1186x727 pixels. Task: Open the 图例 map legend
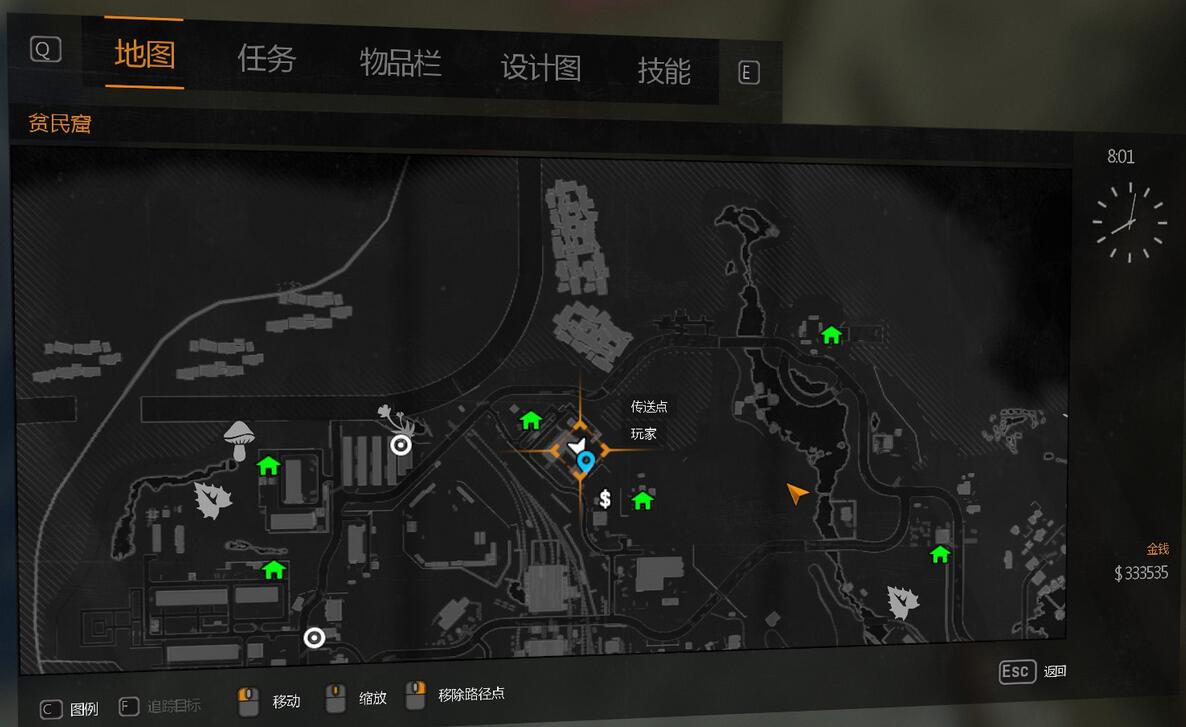[70, 709]
